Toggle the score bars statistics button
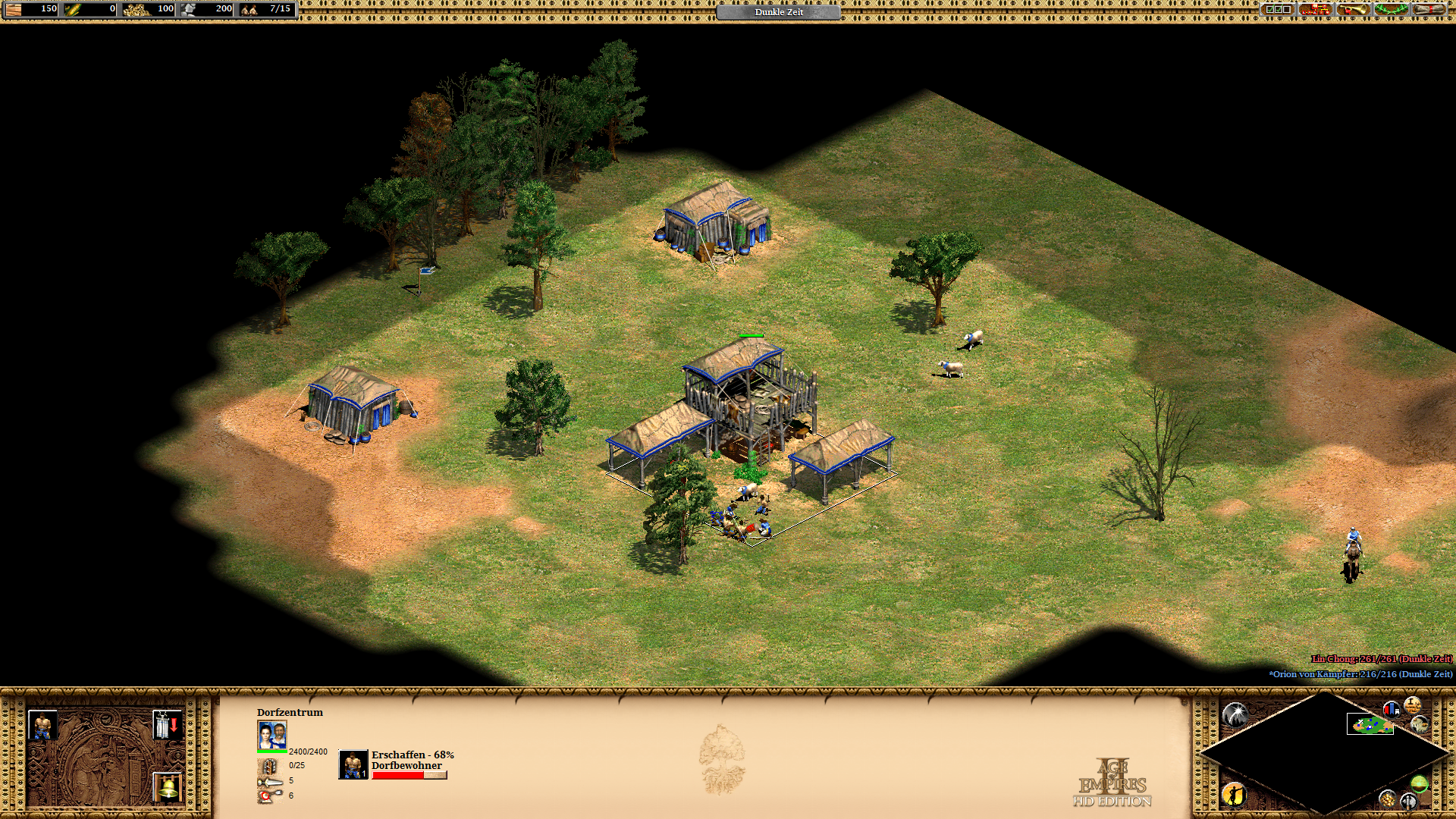Viewport: 1456px width, 819px height. point(1391,710)
